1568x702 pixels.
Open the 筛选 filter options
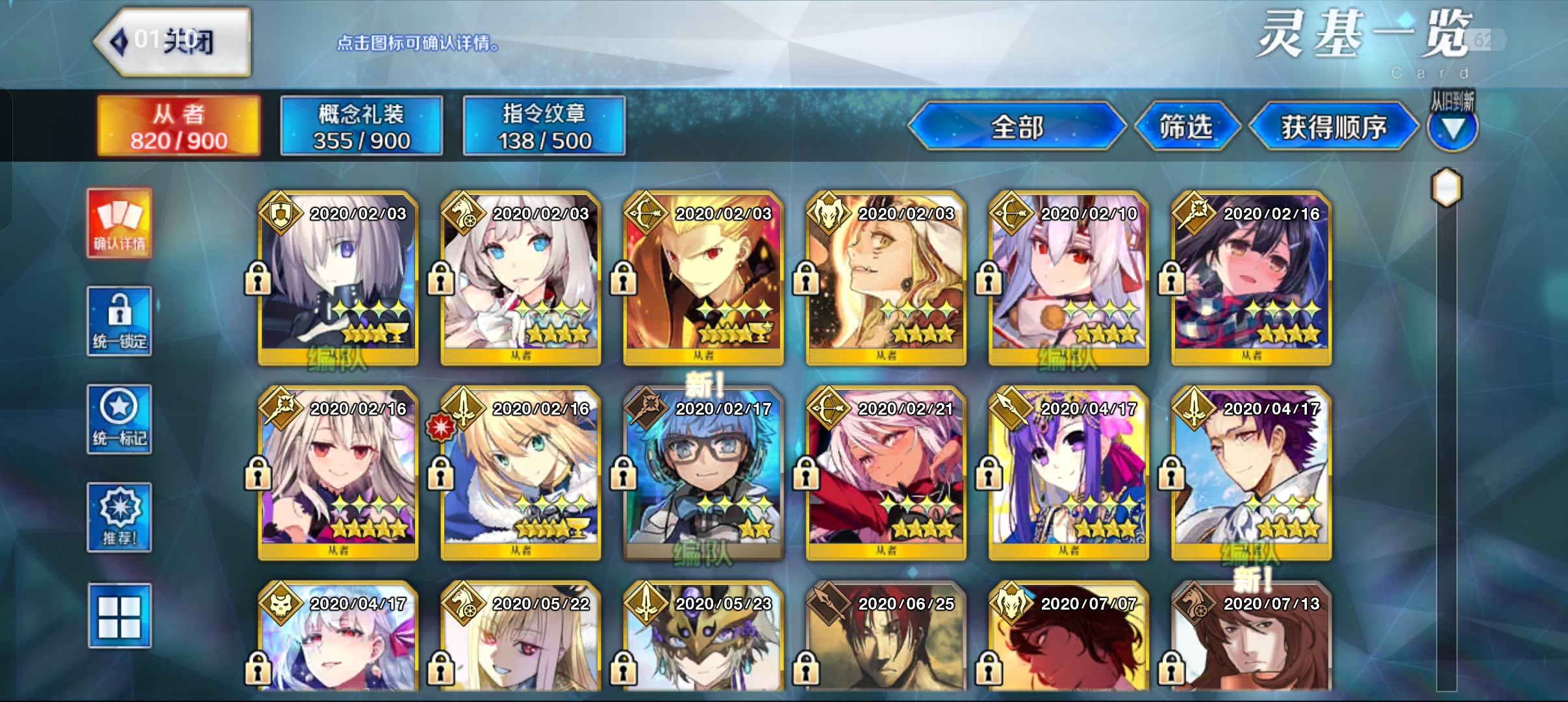1186,126
